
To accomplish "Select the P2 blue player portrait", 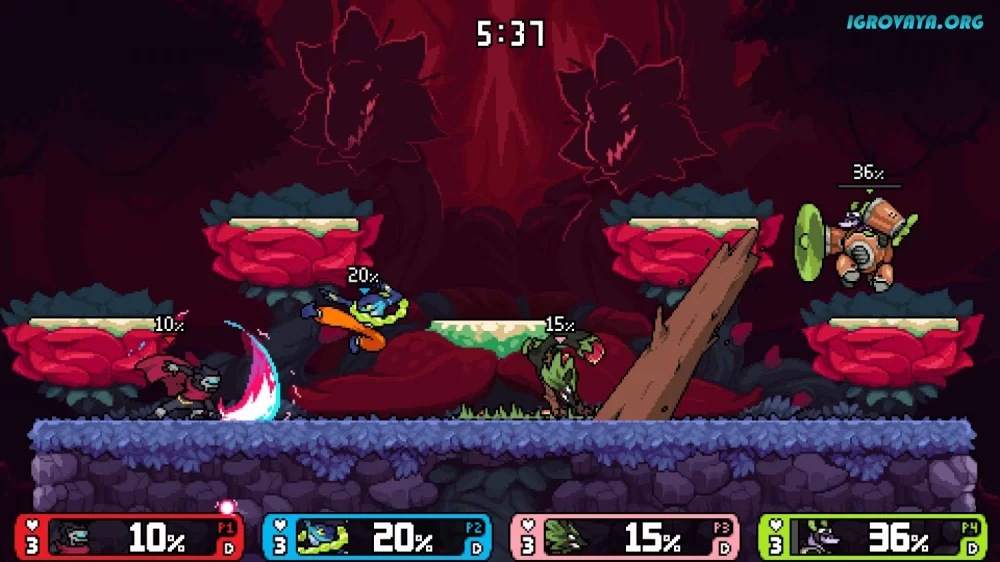I will click(x=323, y=538).
